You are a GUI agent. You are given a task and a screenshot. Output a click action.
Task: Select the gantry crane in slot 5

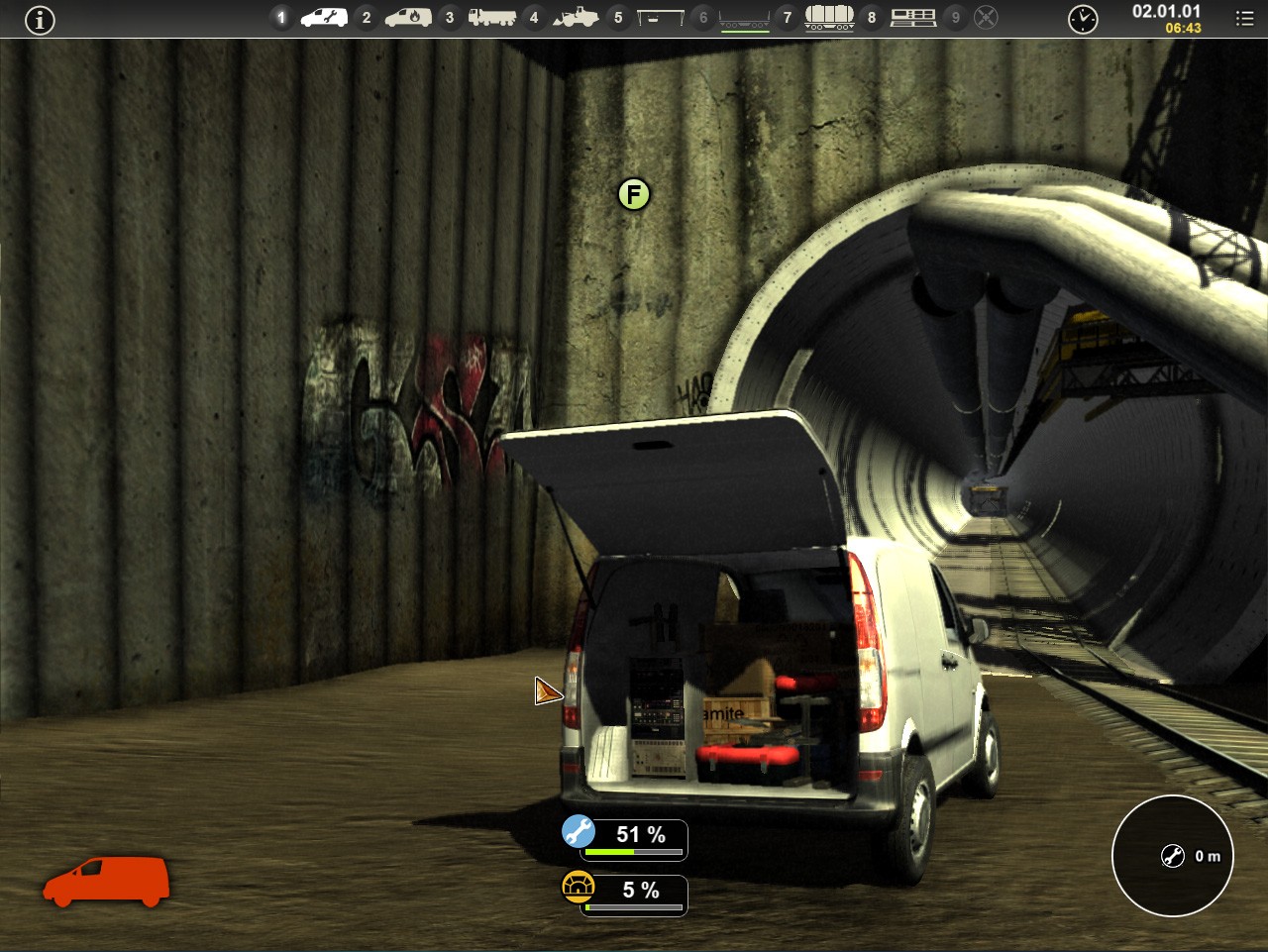pyautogui.click(x=660, y=18)
